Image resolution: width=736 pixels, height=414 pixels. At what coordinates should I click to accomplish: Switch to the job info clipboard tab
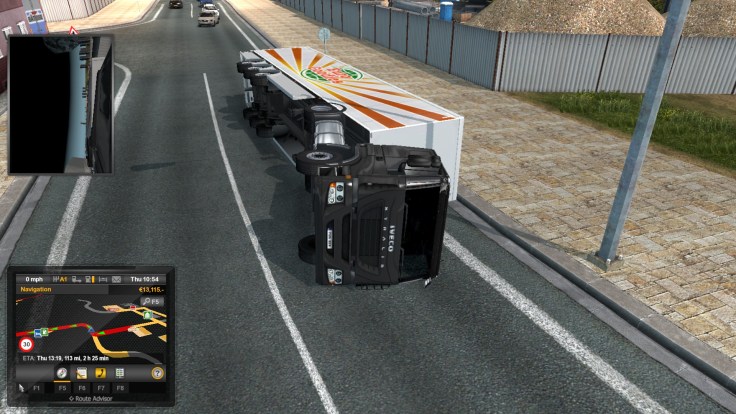82,373
